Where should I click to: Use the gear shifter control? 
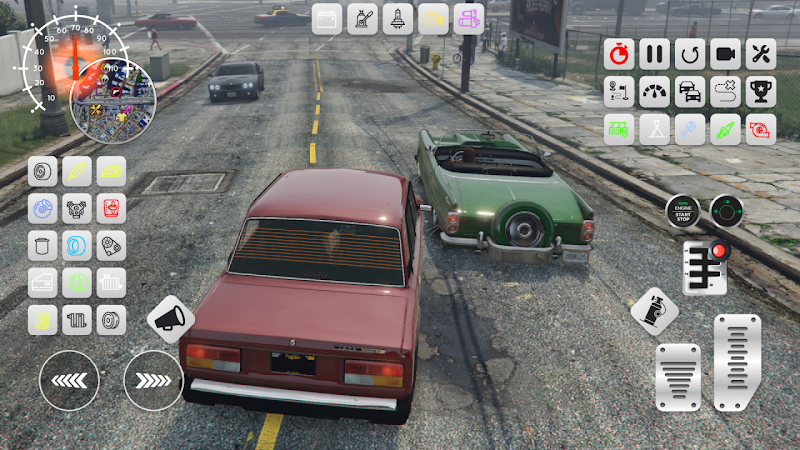point(706,267)
